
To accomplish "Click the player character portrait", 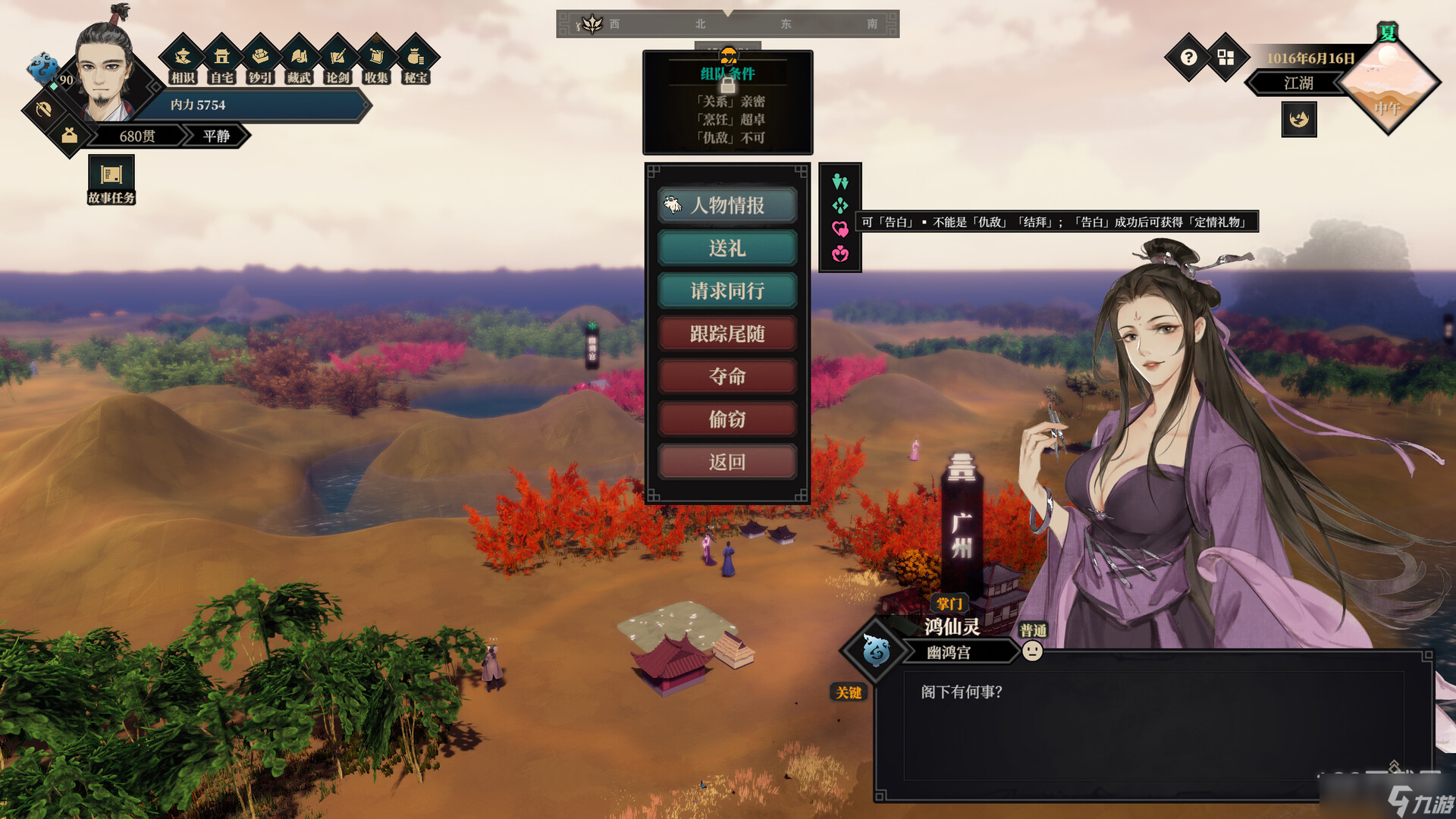I will 105,72.
